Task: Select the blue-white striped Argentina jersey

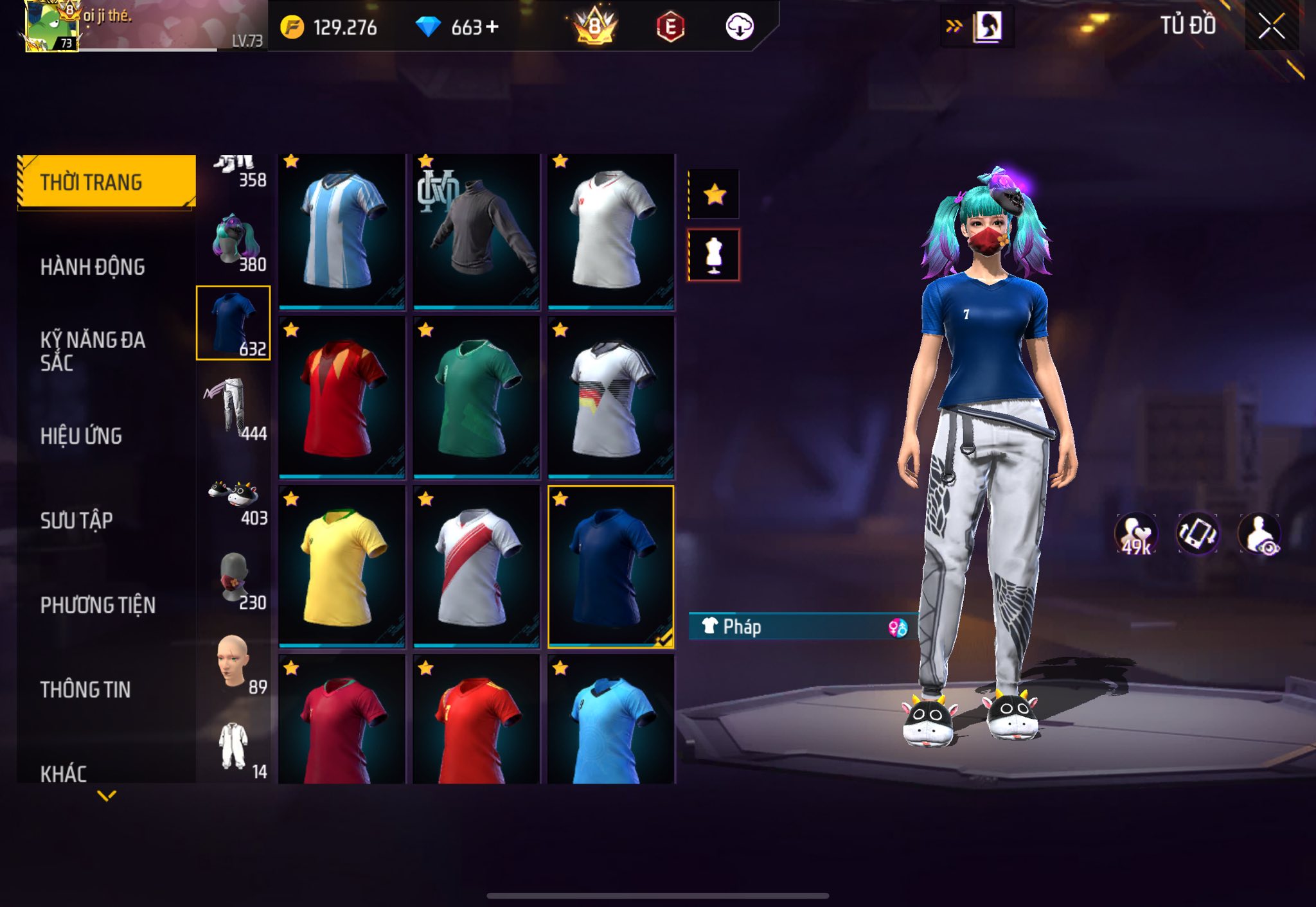Action: [x=341, y=231]
